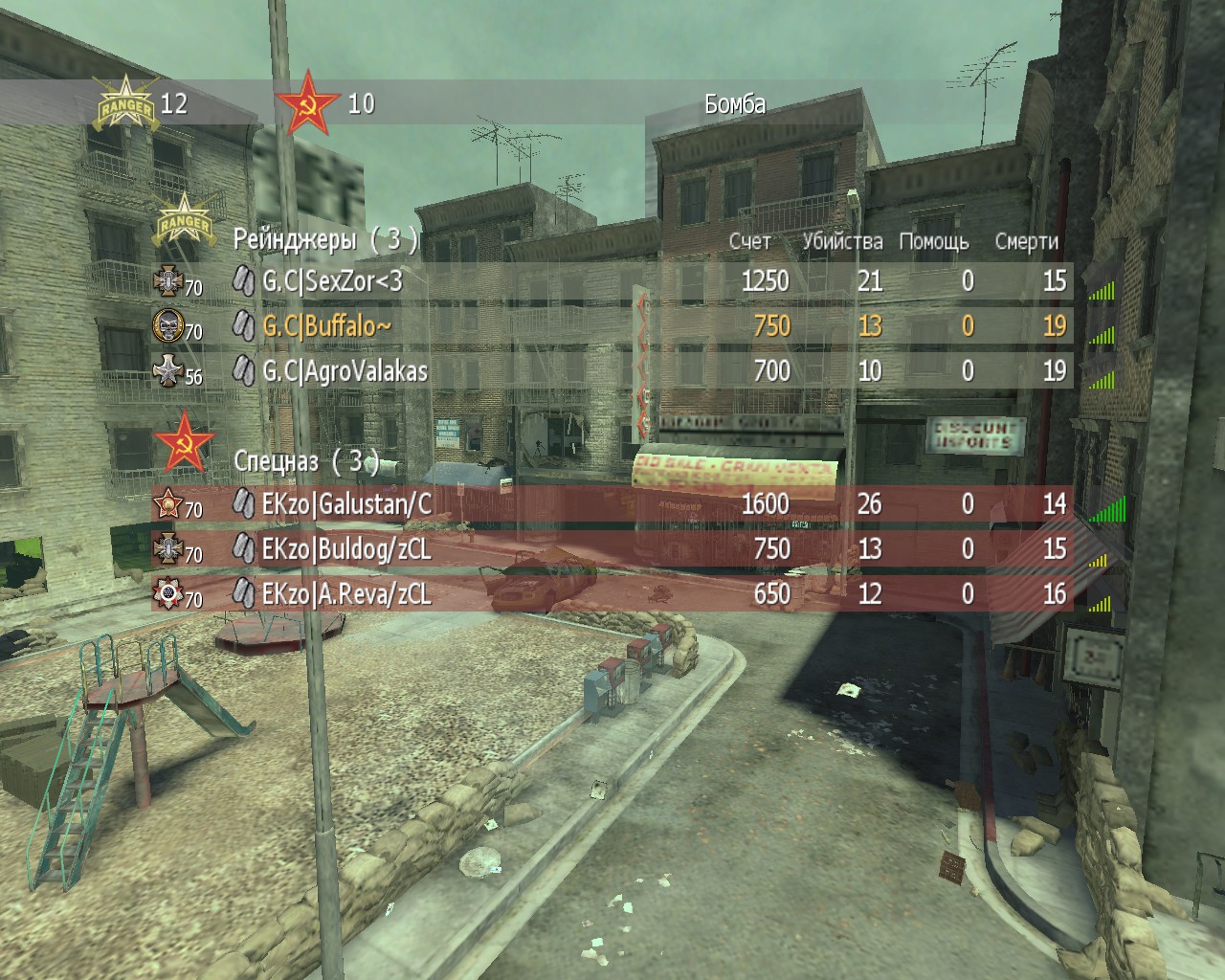The width and height of the screenshot is (1225, 980).
Task: Click the Убийства column header
Action: coord(842,241)
